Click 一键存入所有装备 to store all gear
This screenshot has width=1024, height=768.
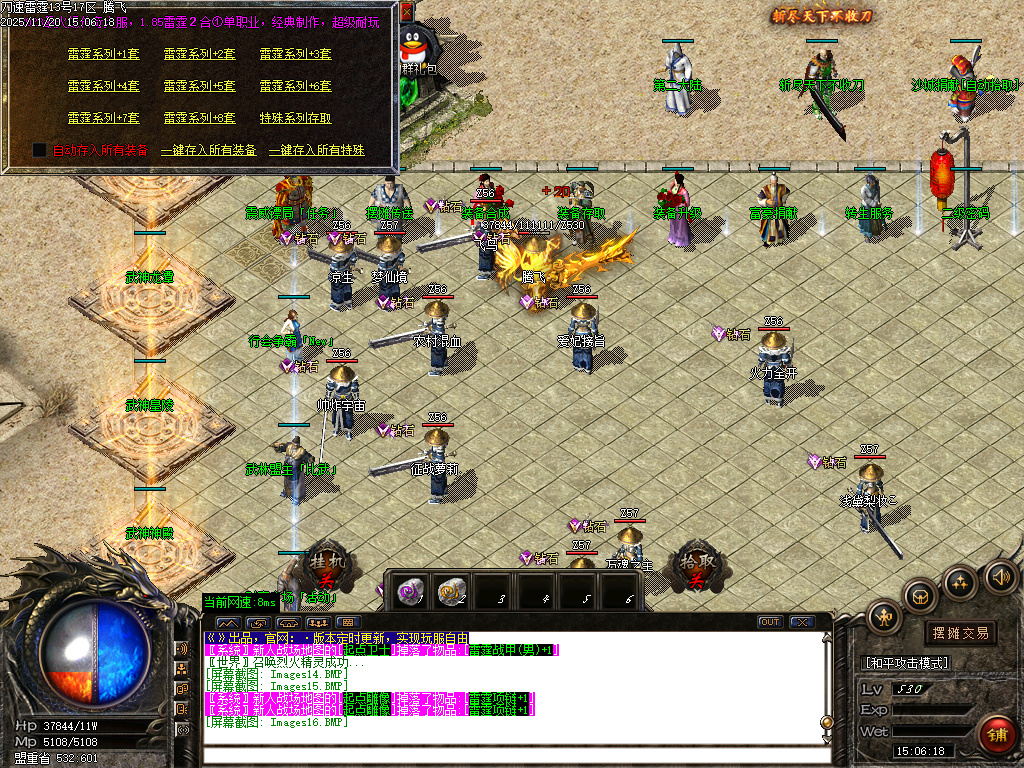point(209,150)
